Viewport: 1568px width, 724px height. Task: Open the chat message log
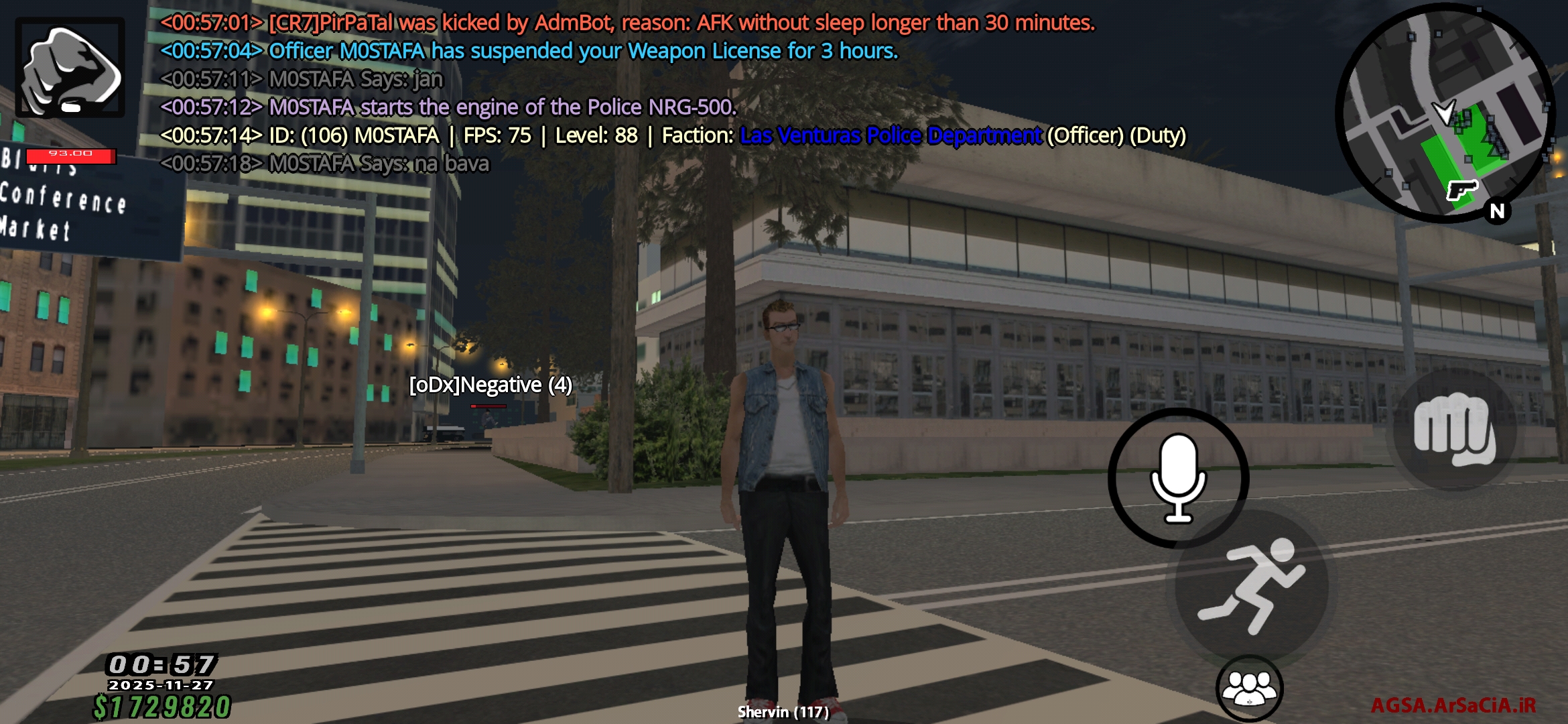[603, 93]
